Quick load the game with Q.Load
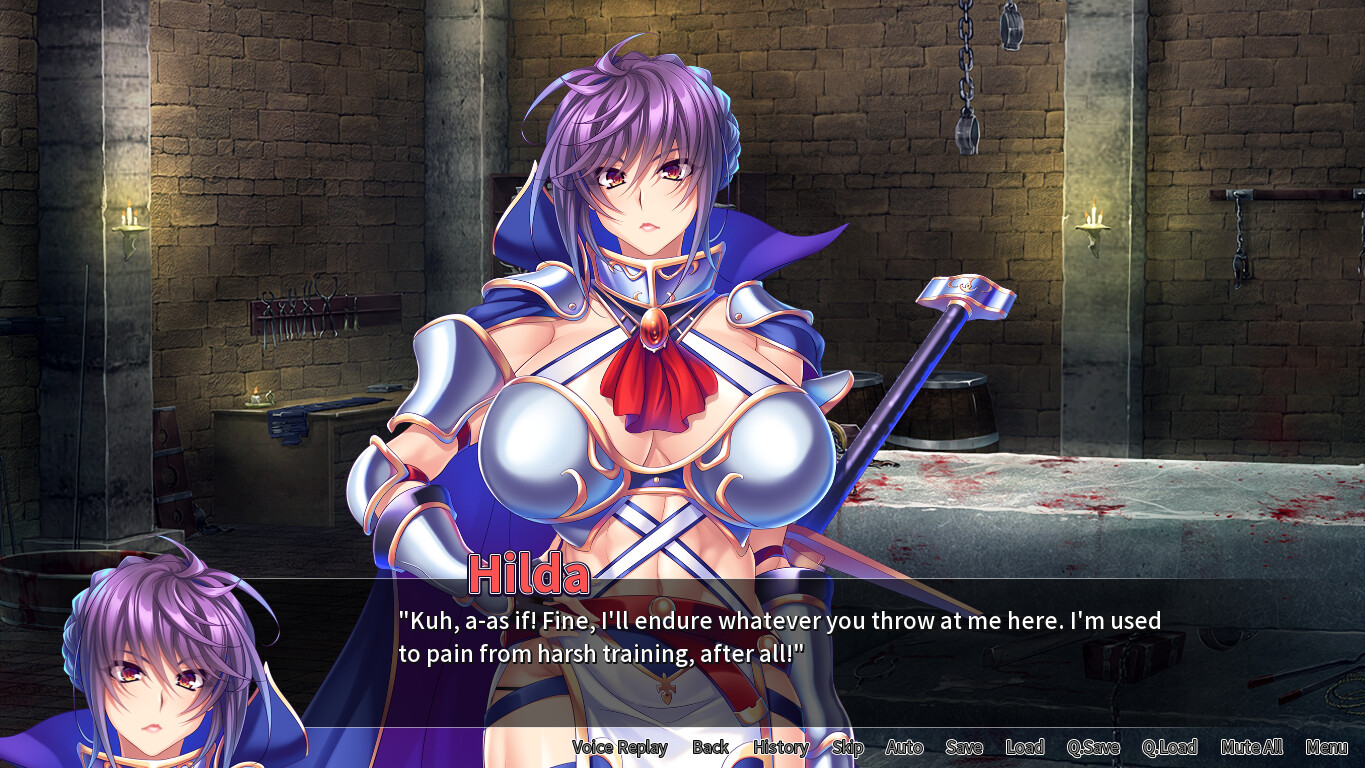Viewport: 1365px width, 768px height. tap(1172, 747)
